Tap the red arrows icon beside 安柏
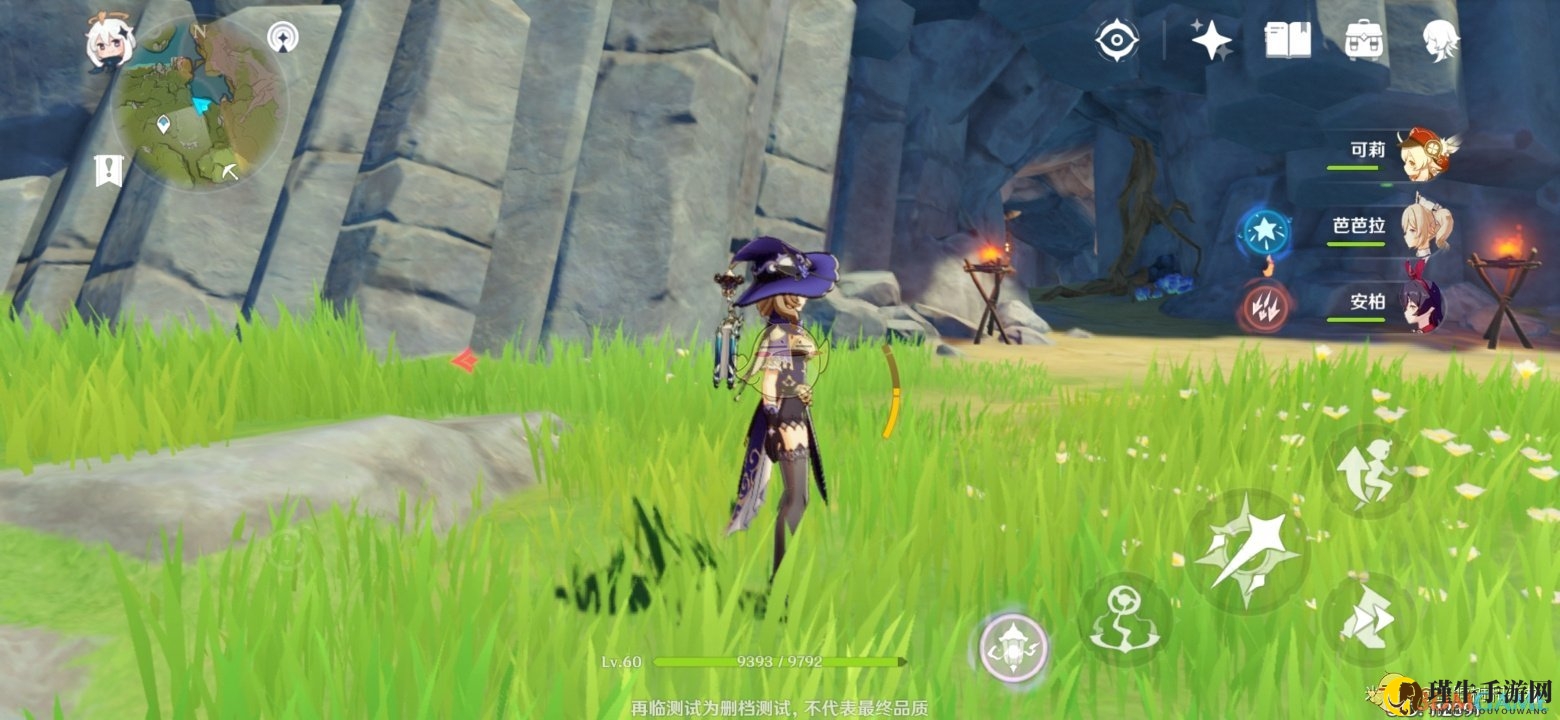This screenshot has width=1560, height=720. point(1265,307)
